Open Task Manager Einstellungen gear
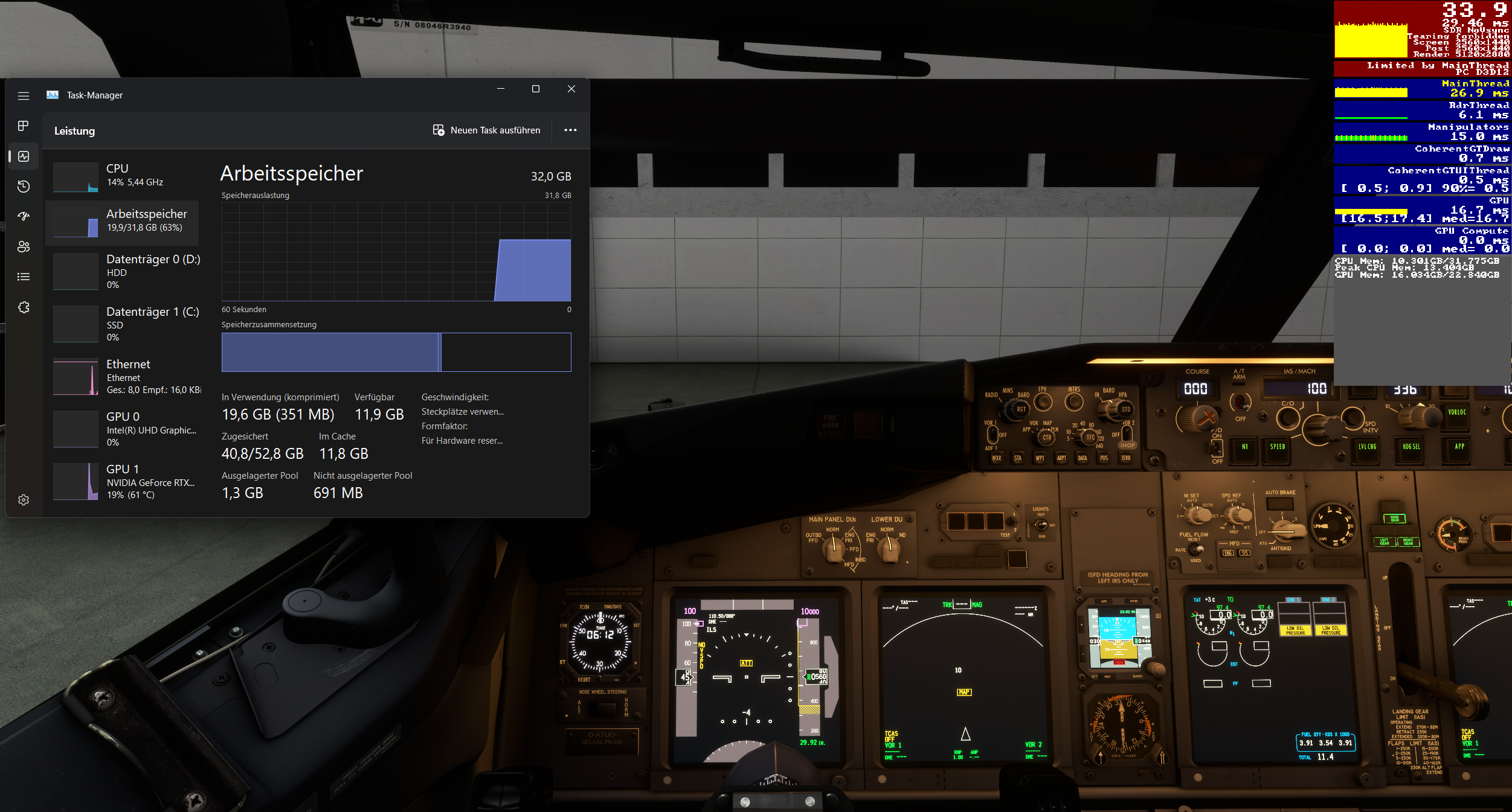Screen dimensions: 1512x812 click(24, 499)
